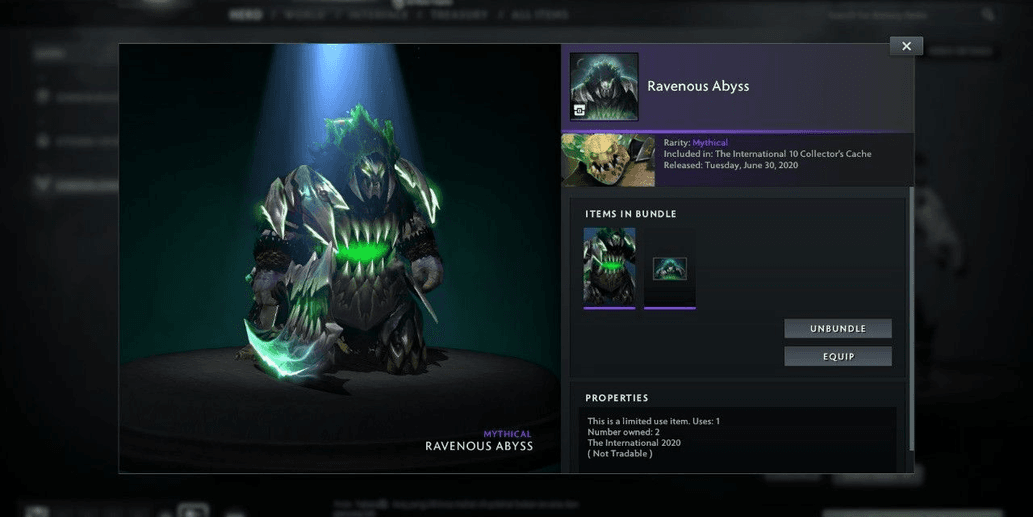Unbundle the Ravenous Abyss set
Screen dimensions: 1033x517
click(x=837, y=329)
